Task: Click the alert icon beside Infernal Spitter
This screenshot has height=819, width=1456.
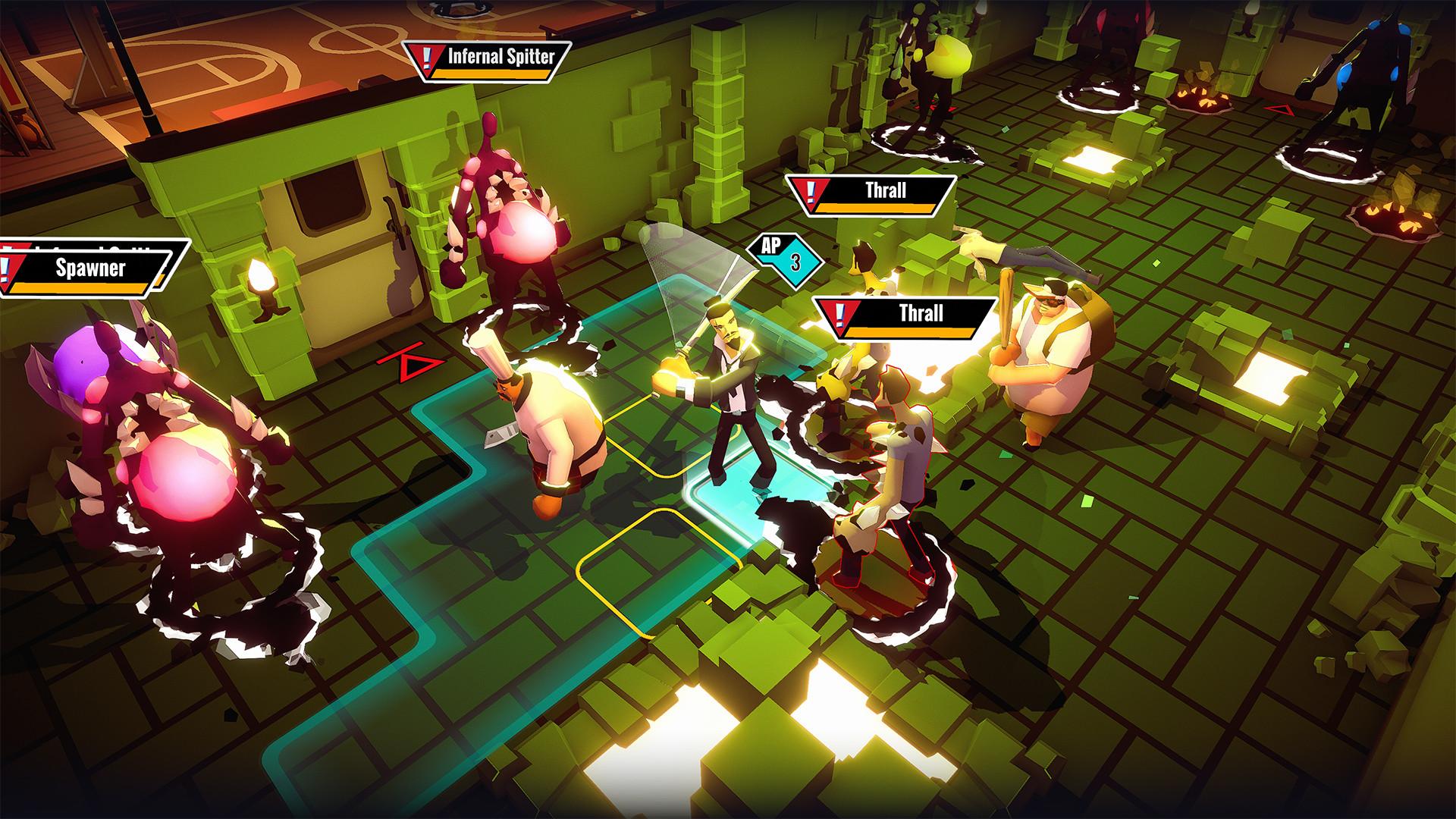Action: point(428,58)
